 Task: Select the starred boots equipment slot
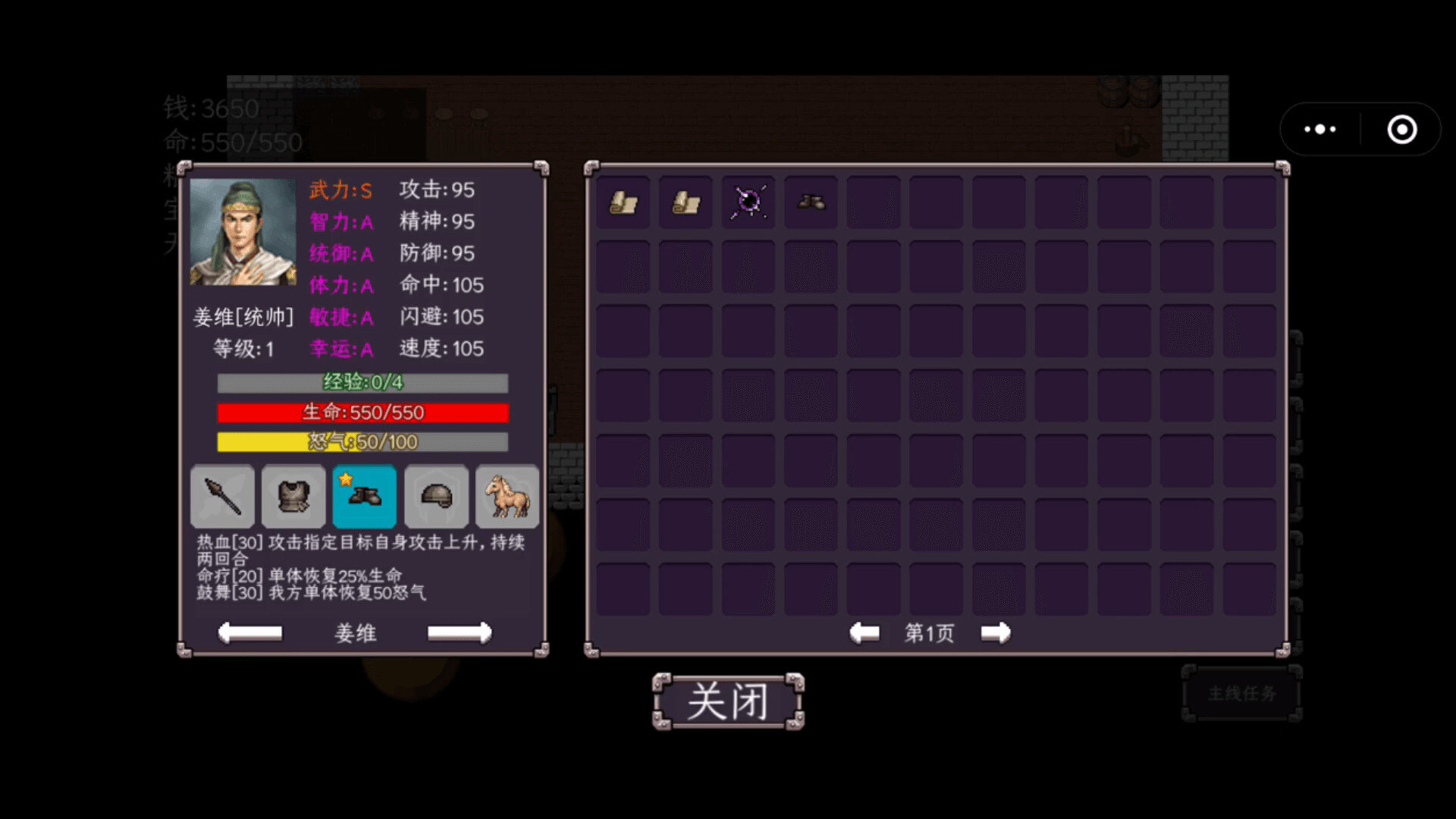tap(364, 497)
